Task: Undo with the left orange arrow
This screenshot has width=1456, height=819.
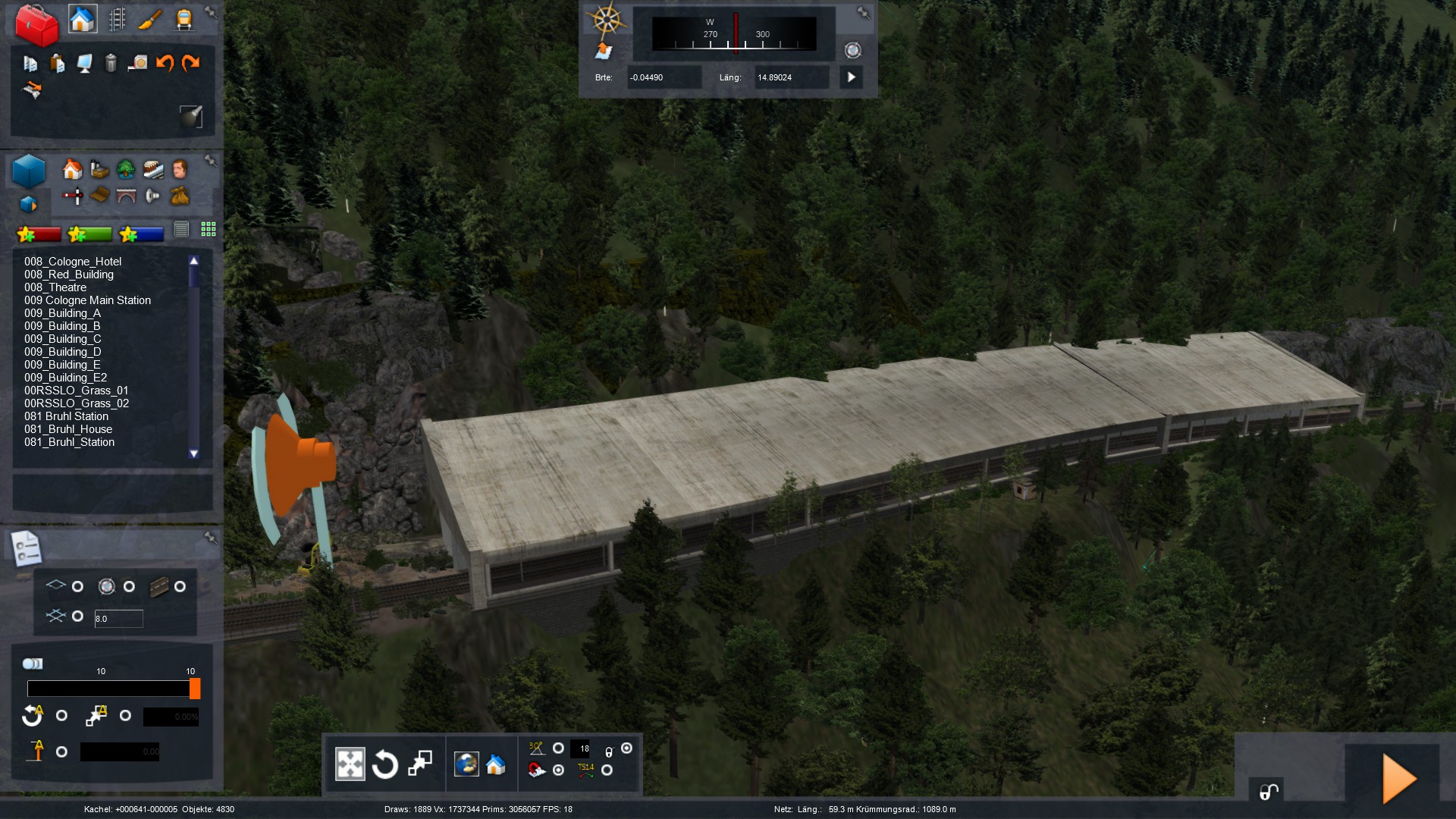Action: coord(165,63)
